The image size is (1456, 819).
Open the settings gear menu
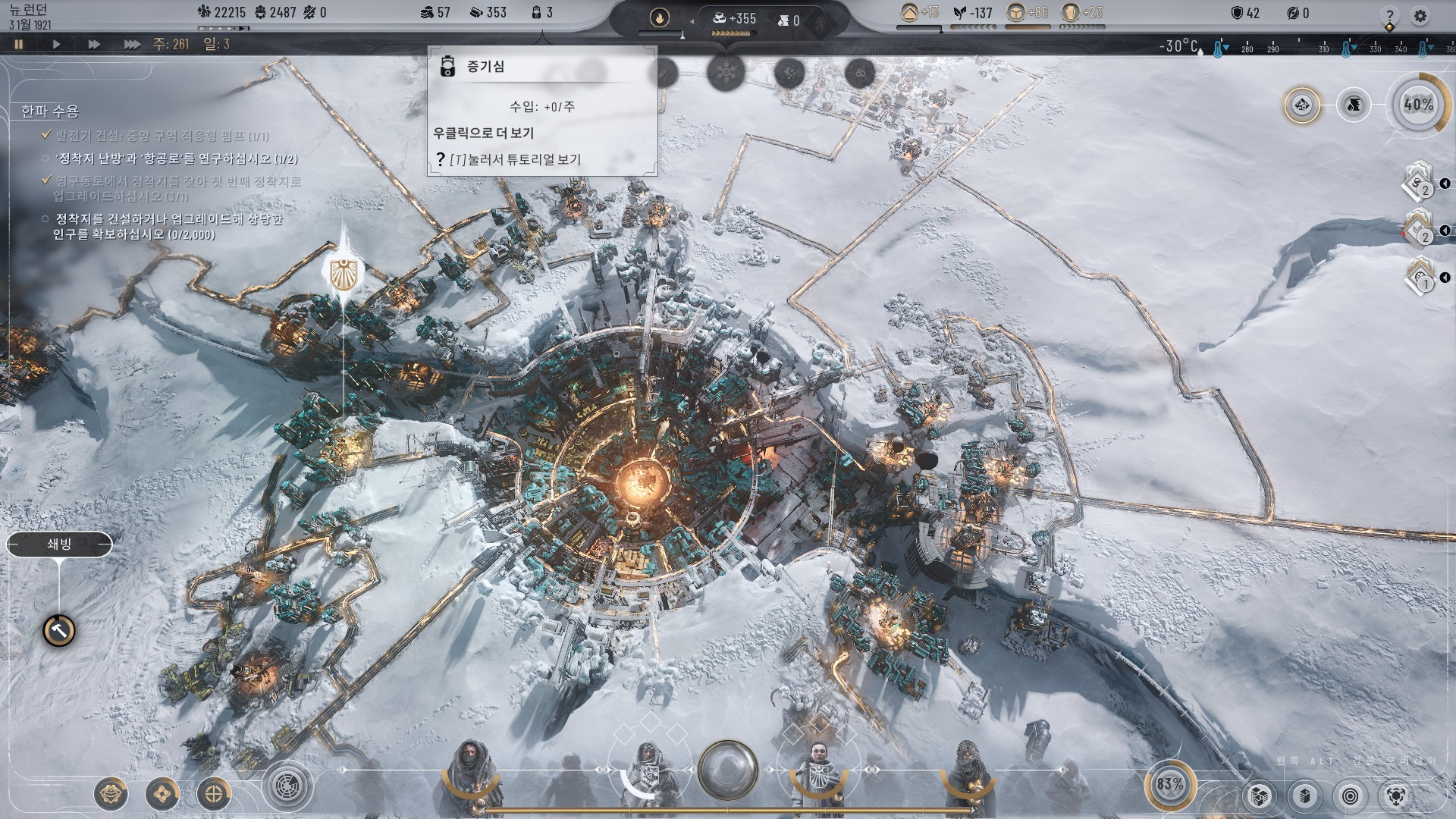1420,15
